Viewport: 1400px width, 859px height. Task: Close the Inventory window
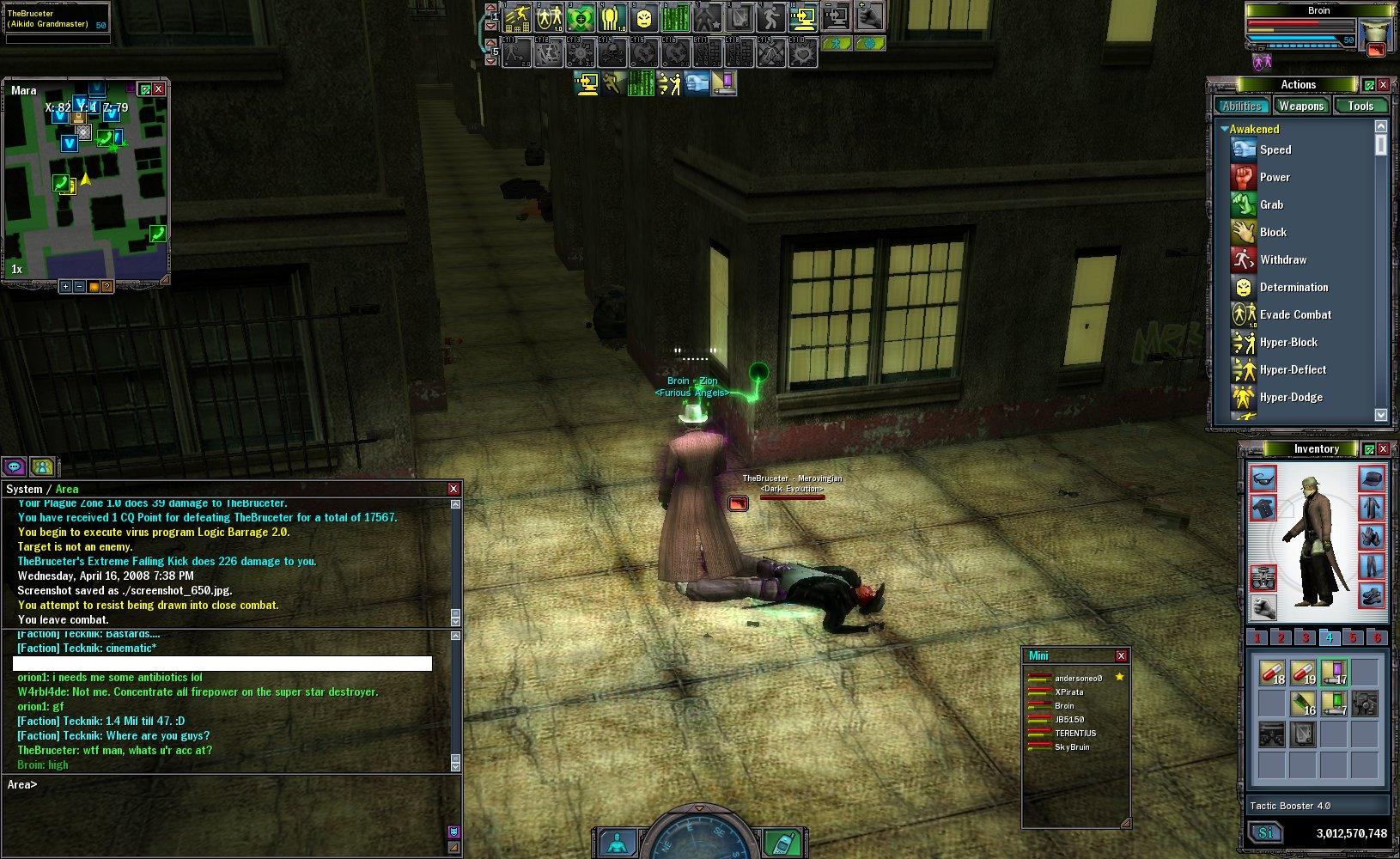click(x=1383, y=449)
